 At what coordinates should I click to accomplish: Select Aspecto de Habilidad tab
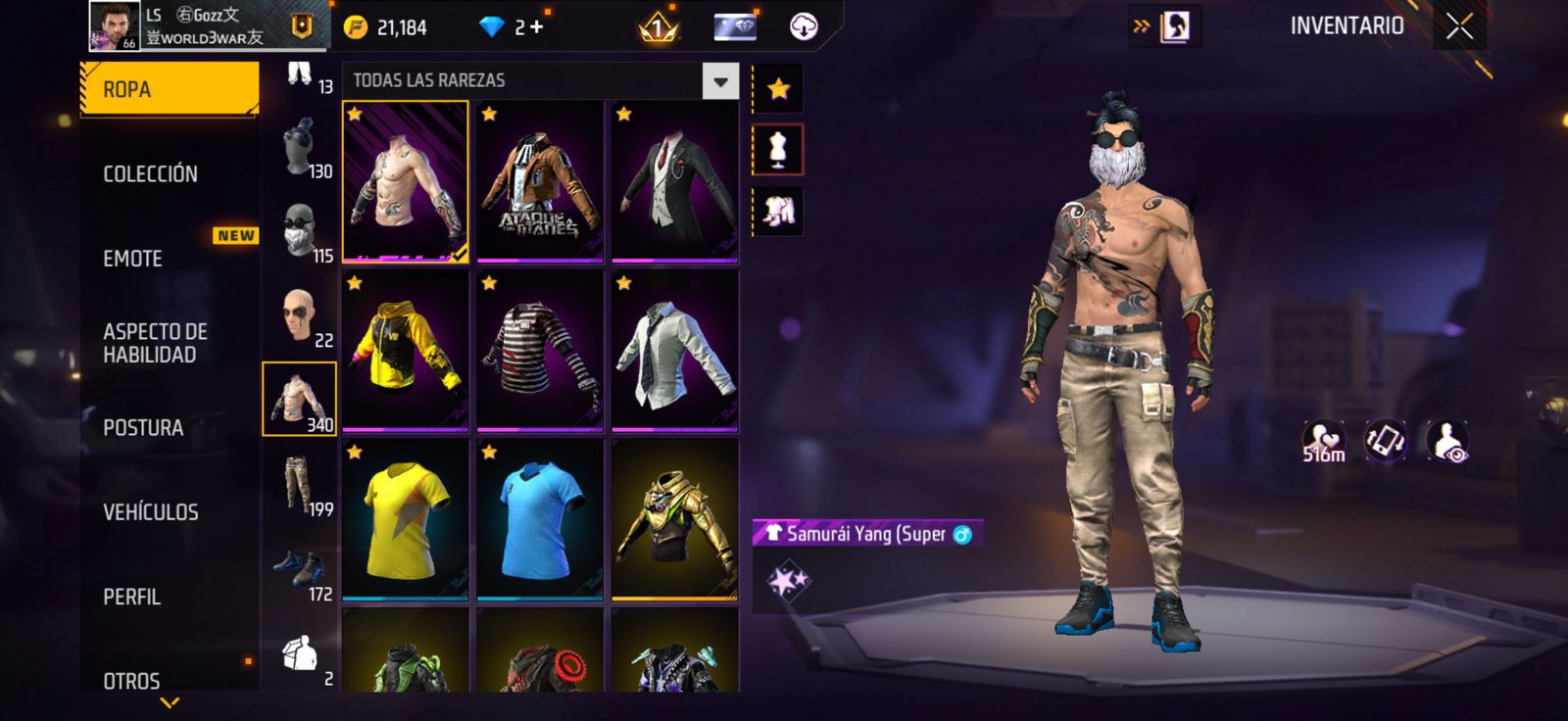pos(155,343)
